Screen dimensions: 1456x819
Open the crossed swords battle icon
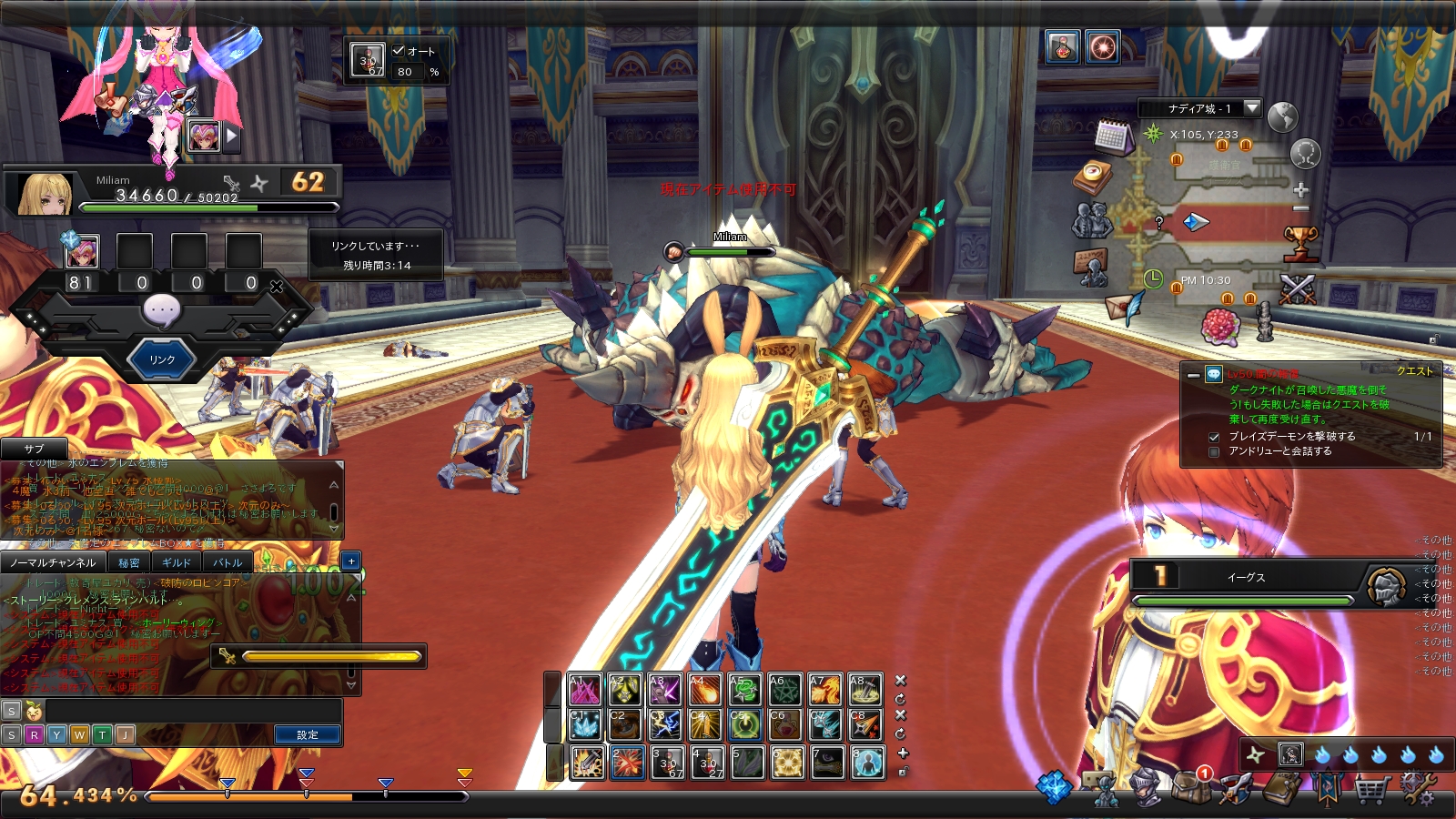(1297, 289)
